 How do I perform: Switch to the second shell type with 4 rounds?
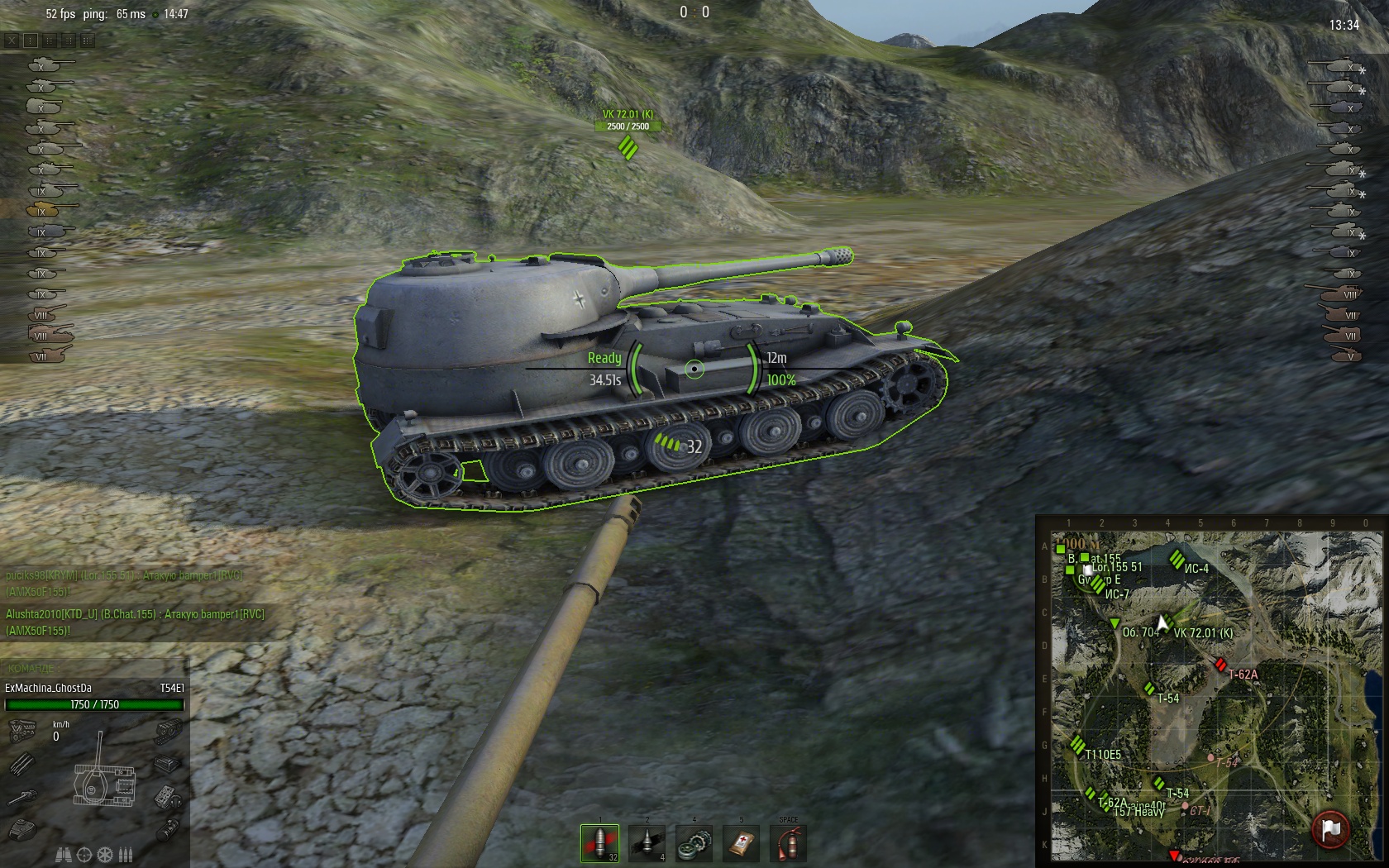tap(647, 843)
